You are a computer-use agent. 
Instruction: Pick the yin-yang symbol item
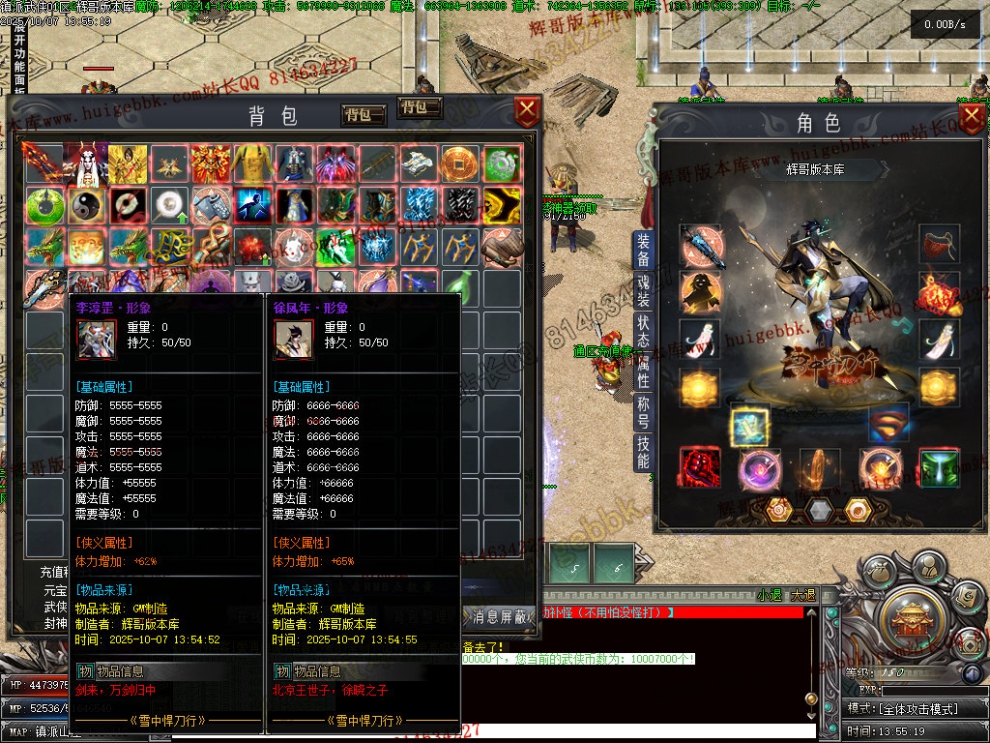click(86, 206)
